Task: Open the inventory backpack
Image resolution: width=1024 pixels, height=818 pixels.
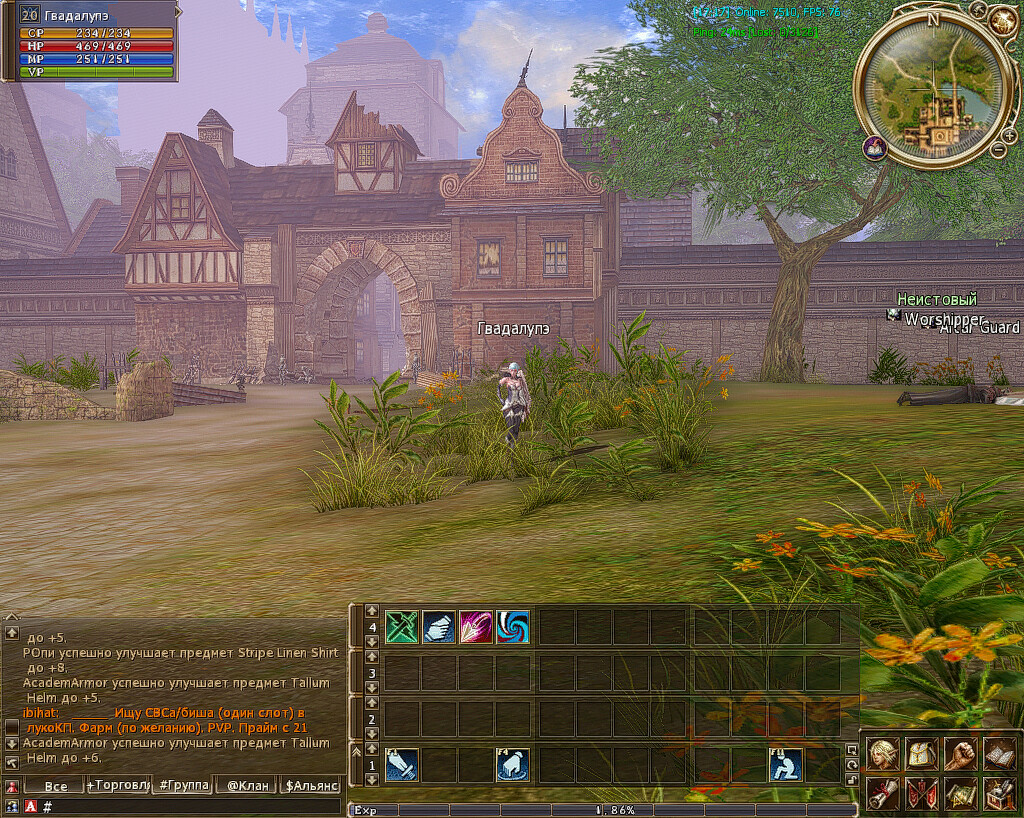Action: coord(921,754)
